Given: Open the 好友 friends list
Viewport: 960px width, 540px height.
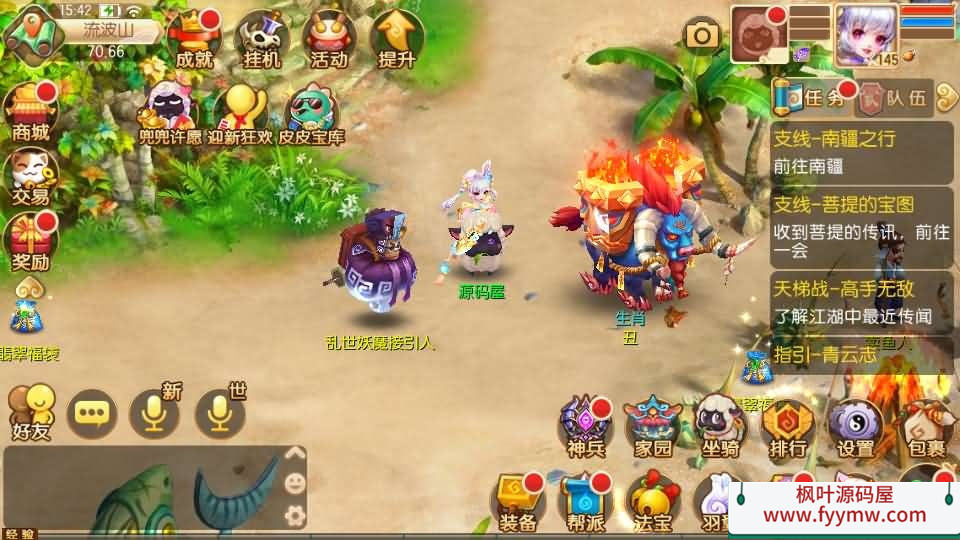Looking at the screenshot, I should point(30,411).
